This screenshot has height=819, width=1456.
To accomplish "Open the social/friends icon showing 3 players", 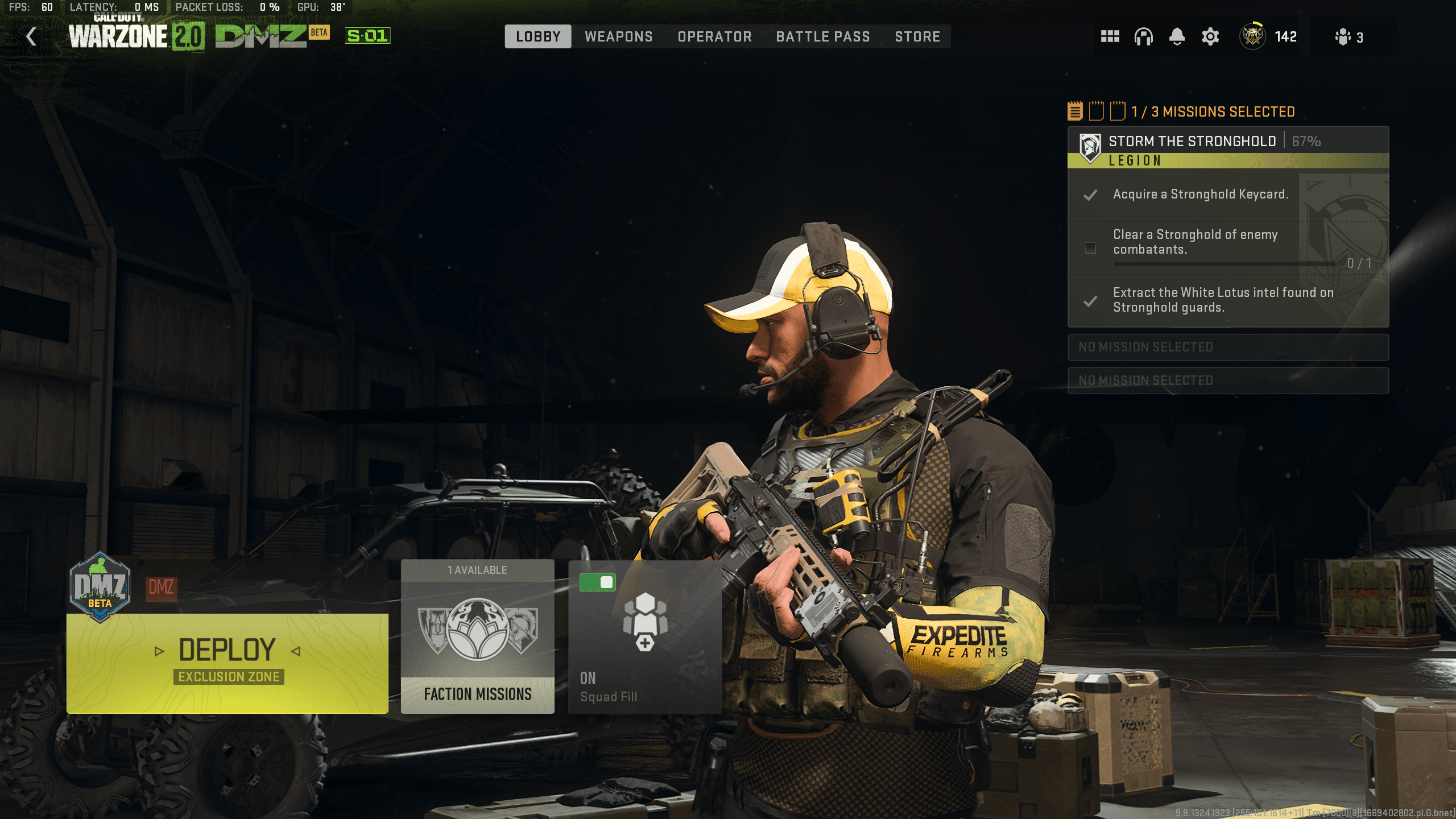I will (x=1347, y=36).
